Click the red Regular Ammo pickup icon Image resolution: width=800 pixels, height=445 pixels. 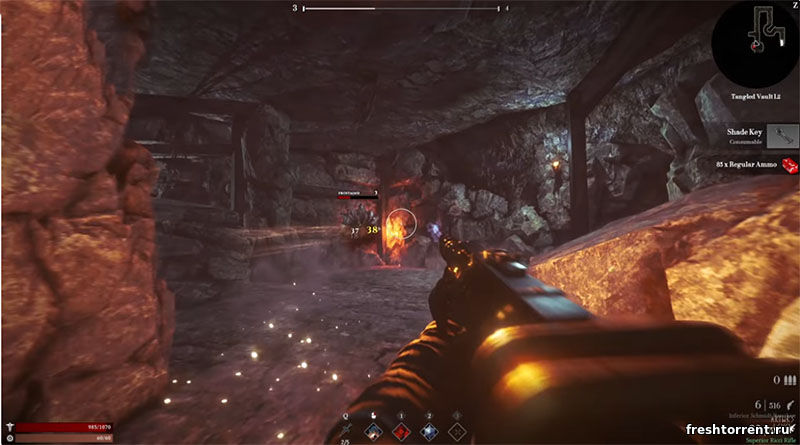(789, 164)
